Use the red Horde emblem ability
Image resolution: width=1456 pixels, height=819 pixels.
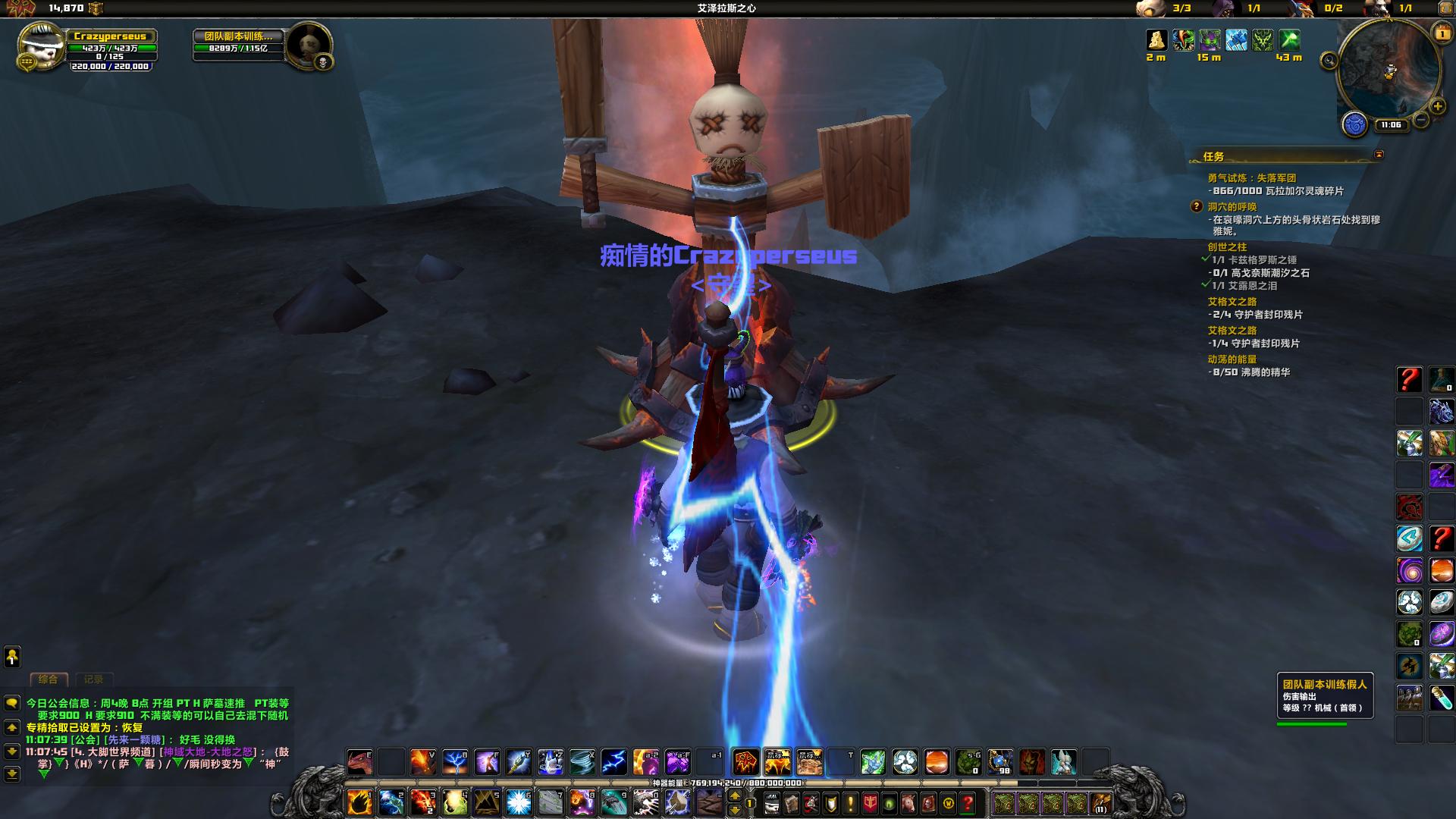(x=745, y=761)
